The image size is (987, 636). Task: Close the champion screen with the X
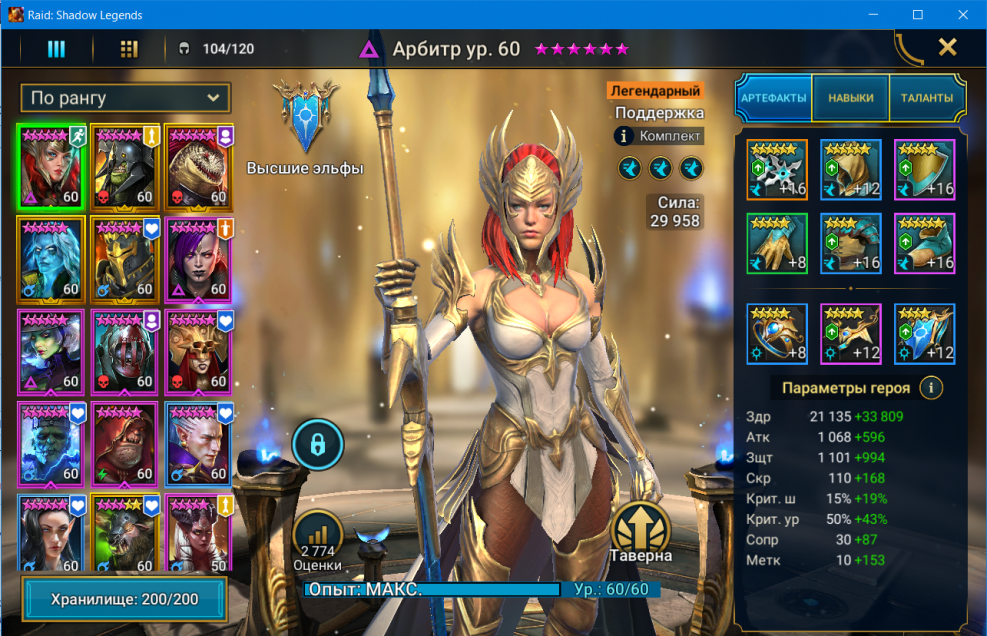tap(947, 47)
